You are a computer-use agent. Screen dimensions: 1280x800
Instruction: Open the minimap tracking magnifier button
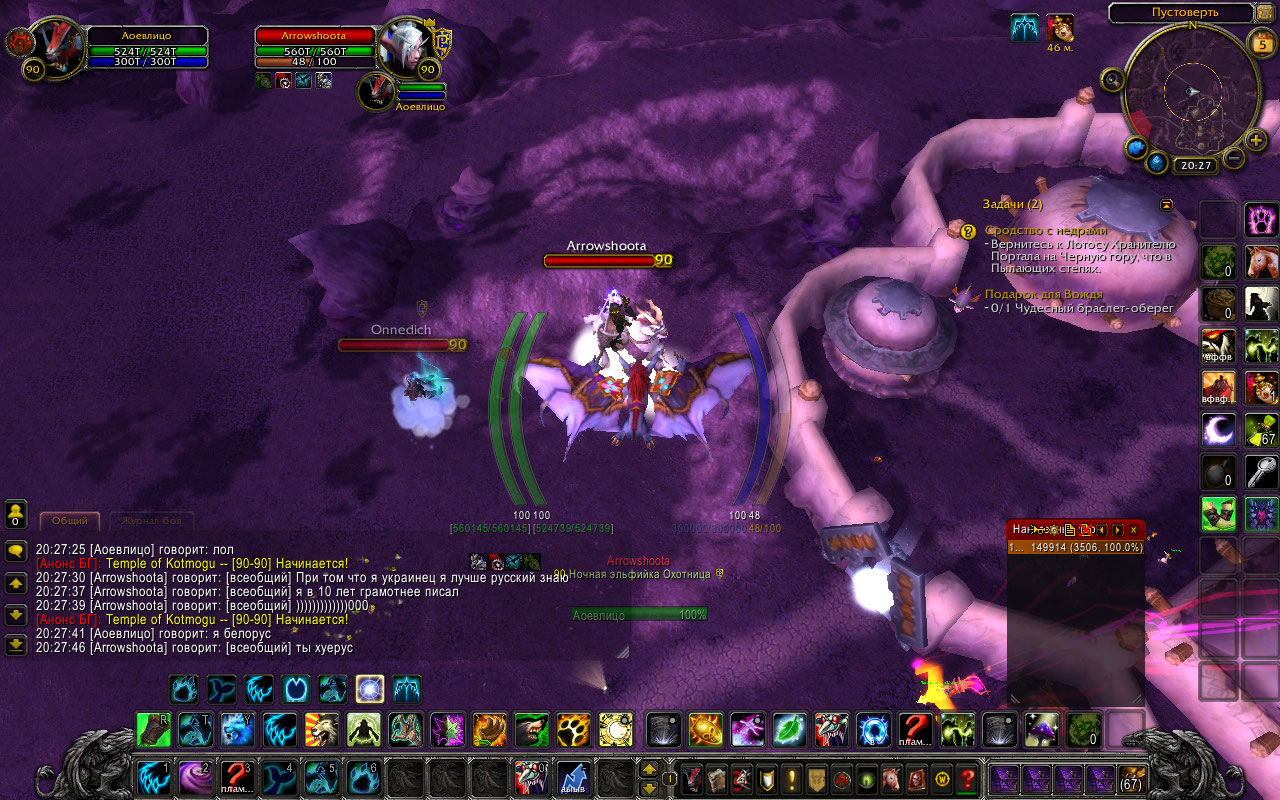click(1112, 79)
